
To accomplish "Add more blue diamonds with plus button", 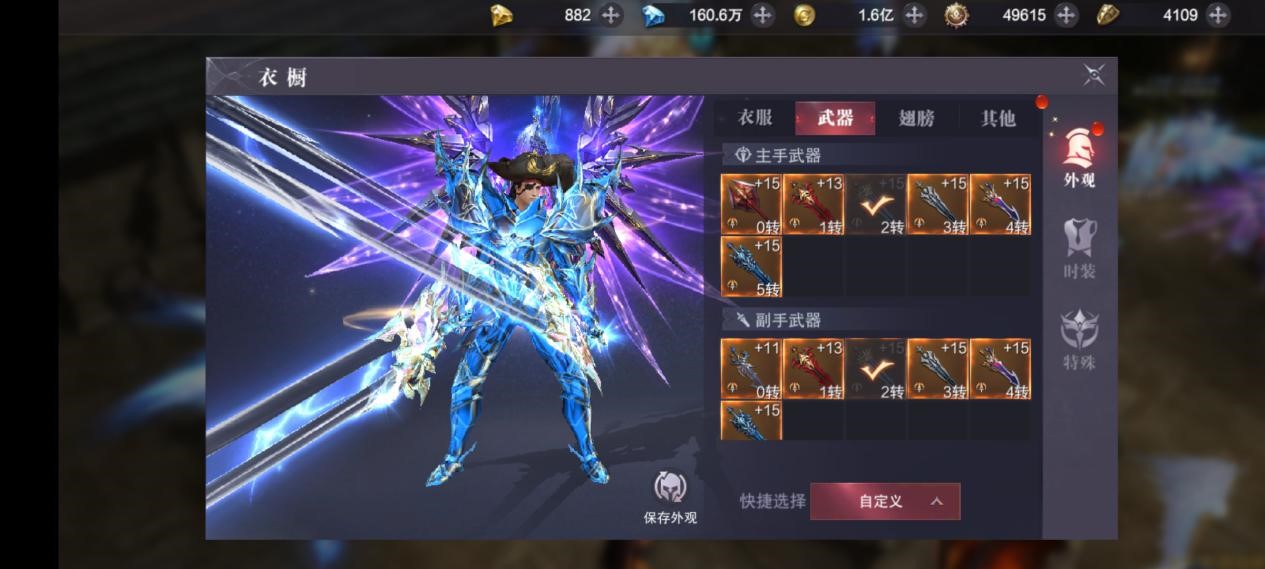I will 762,15.
